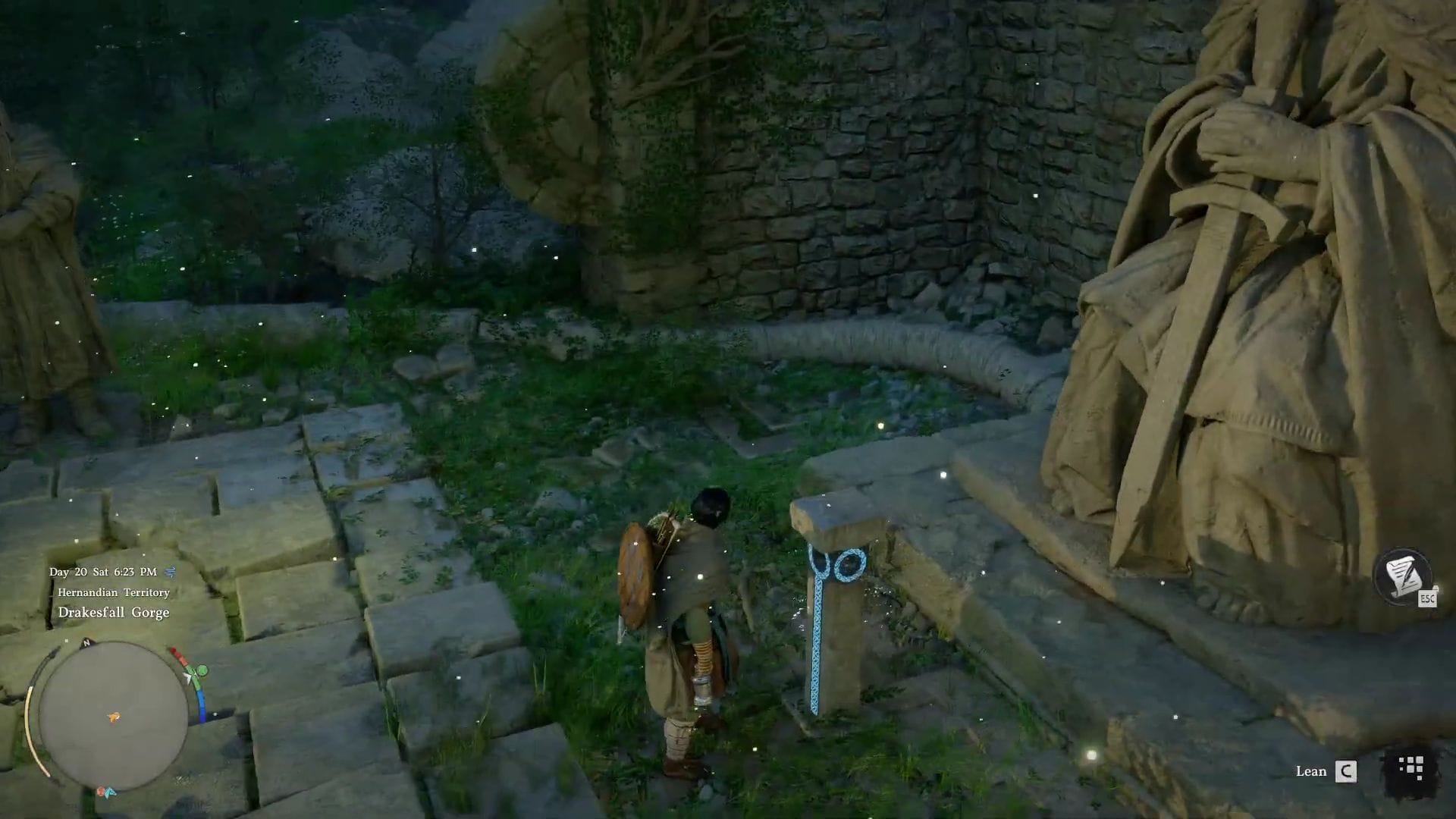
Task: Click the blue waypoint marker under the minimap
Action: 110,792
